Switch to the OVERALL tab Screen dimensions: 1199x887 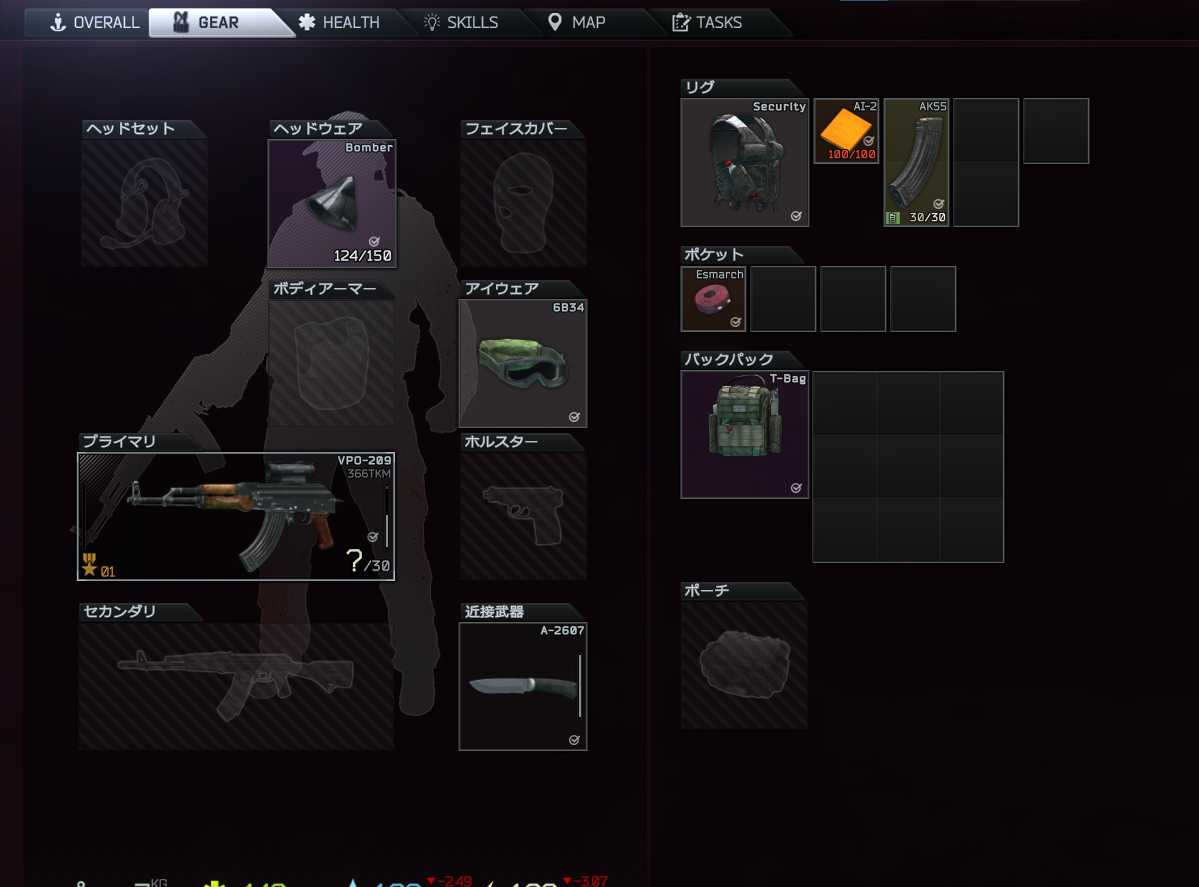click(95, 22)
